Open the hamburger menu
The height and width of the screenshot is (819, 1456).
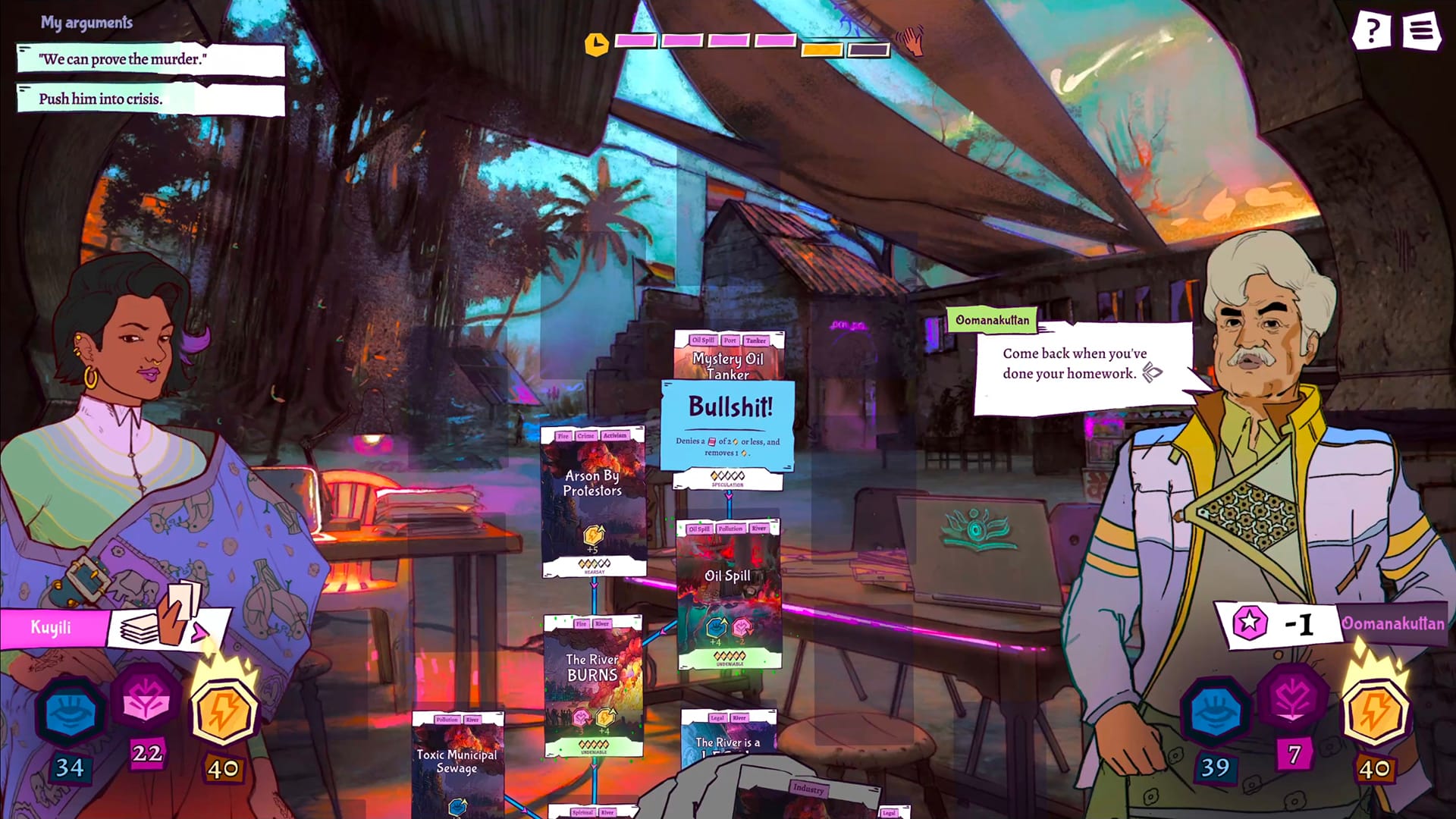[x=1421, y=32]
